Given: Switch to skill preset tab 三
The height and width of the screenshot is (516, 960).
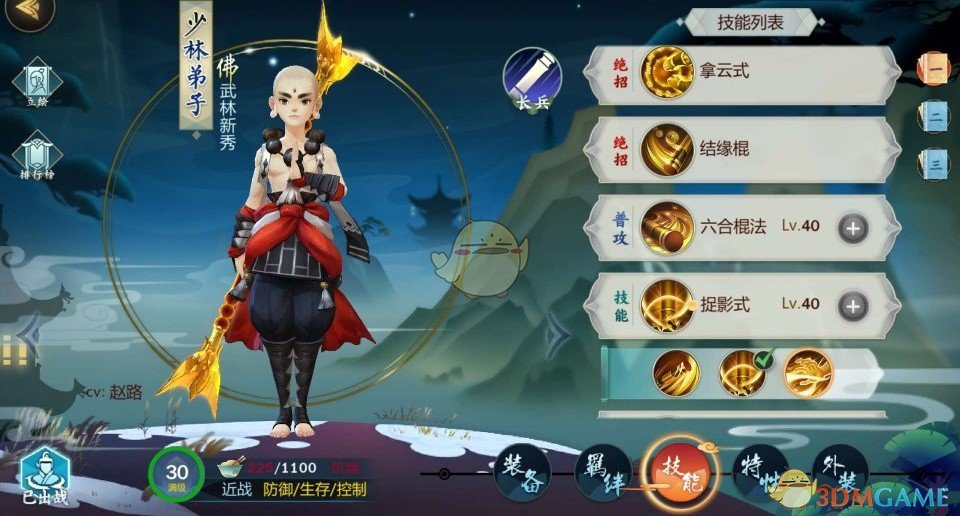Looking at the screenshot, I should (x=934, y=162).
